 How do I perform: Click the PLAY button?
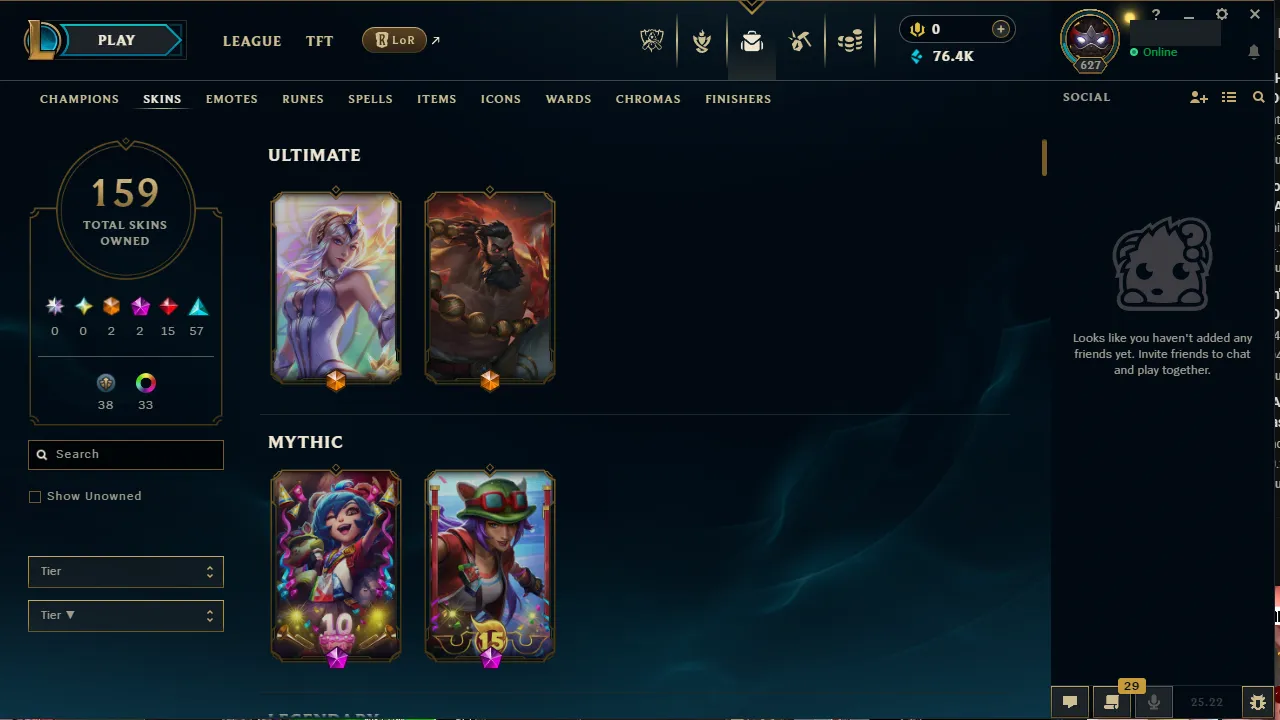115,40
